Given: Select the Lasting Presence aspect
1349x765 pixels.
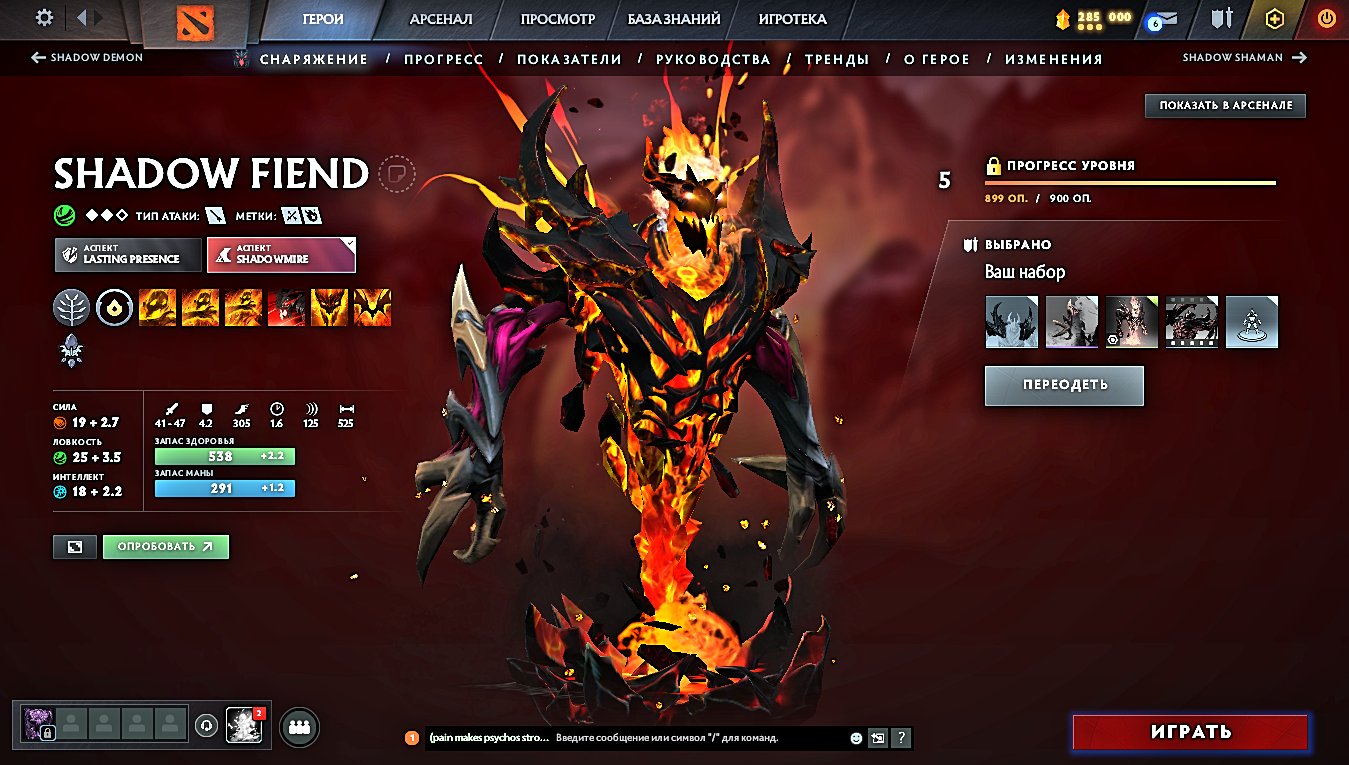Looking at the screenshot, I should pyautogui.click(x=127, y=254).
